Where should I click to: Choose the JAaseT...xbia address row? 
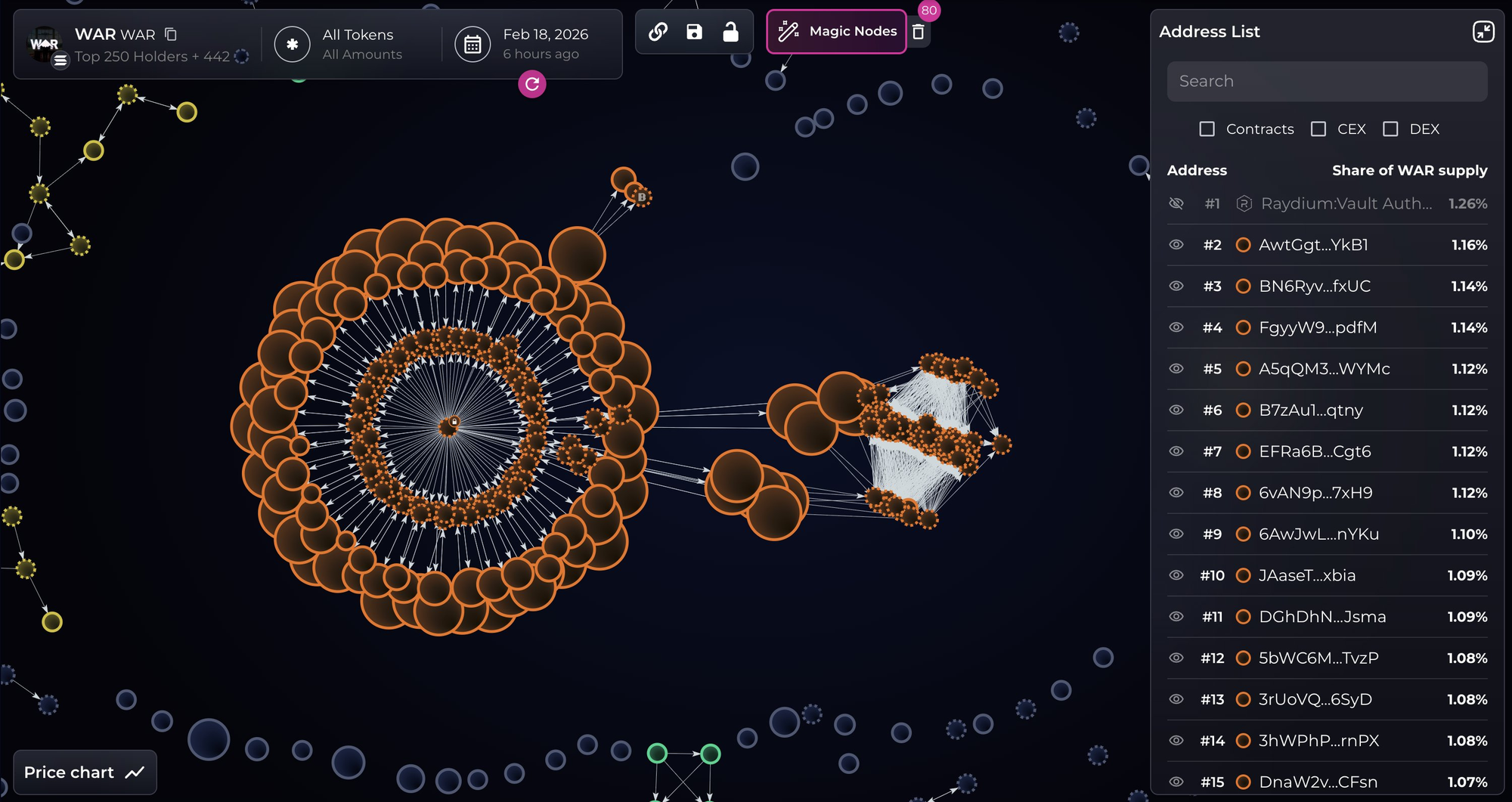[x=1307, y=575]
